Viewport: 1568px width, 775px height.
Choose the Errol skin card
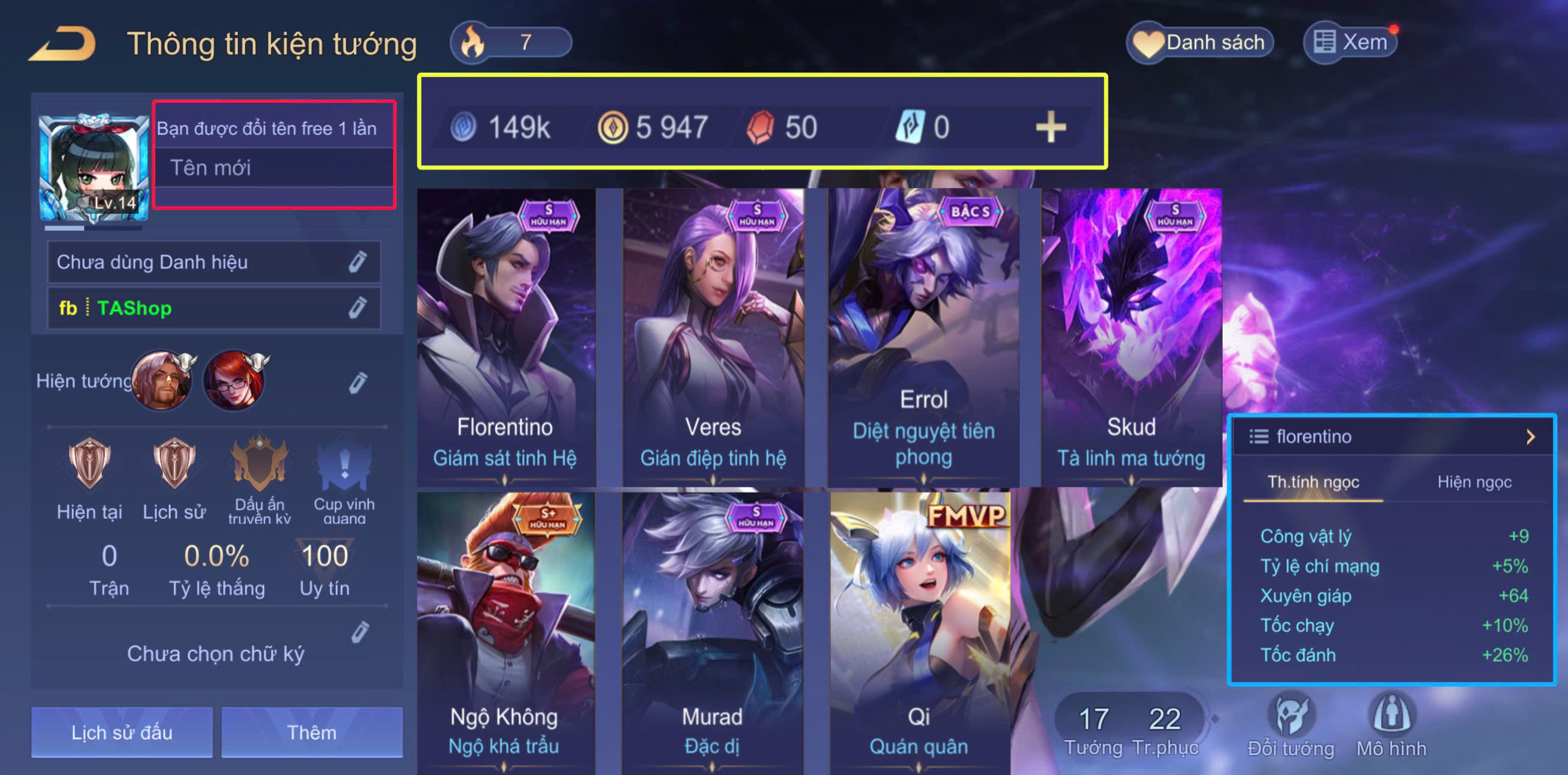[x=923, y=338]
